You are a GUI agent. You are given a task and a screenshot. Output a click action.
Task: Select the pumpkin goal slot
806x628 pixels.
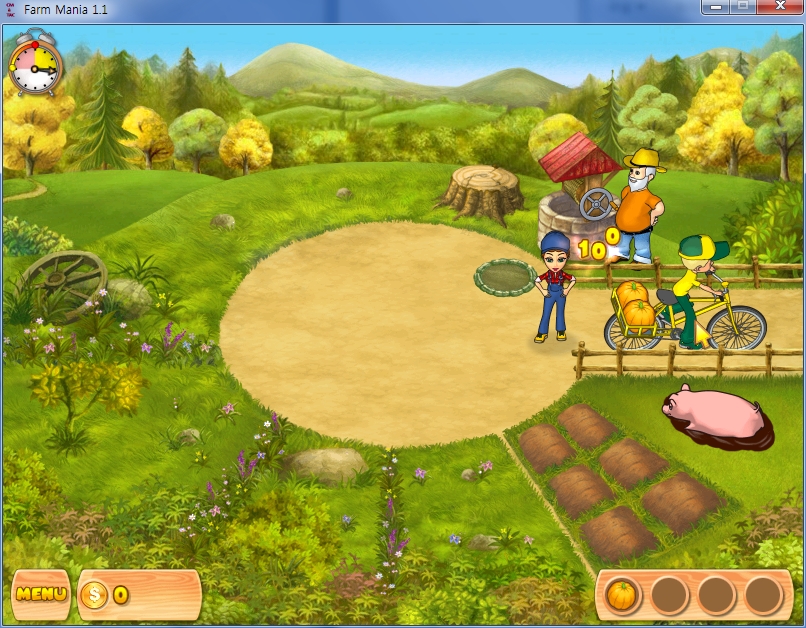tap(622, 596)
